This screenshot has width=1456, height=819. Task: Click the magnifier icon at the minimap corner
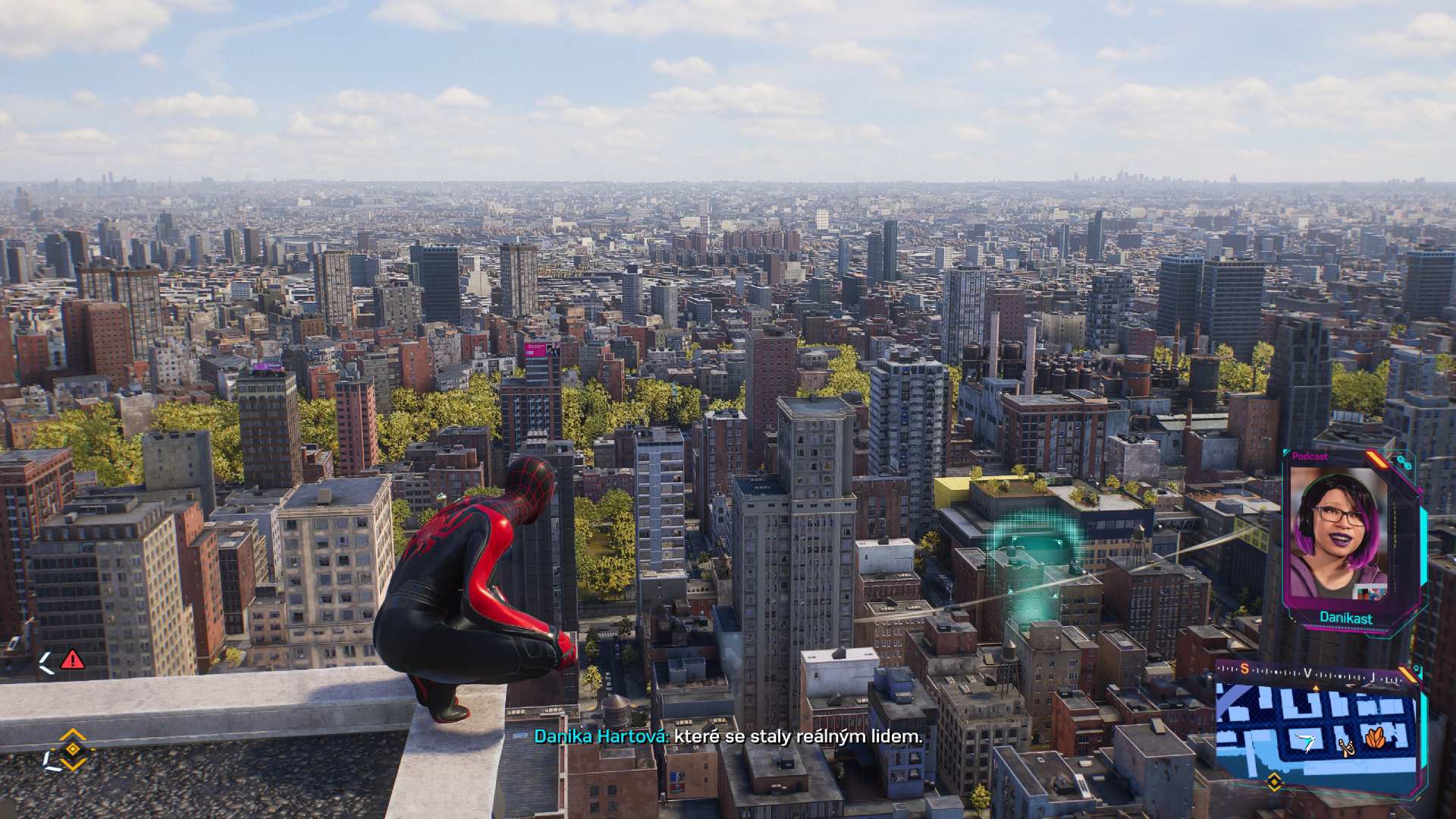point(1417,669)
